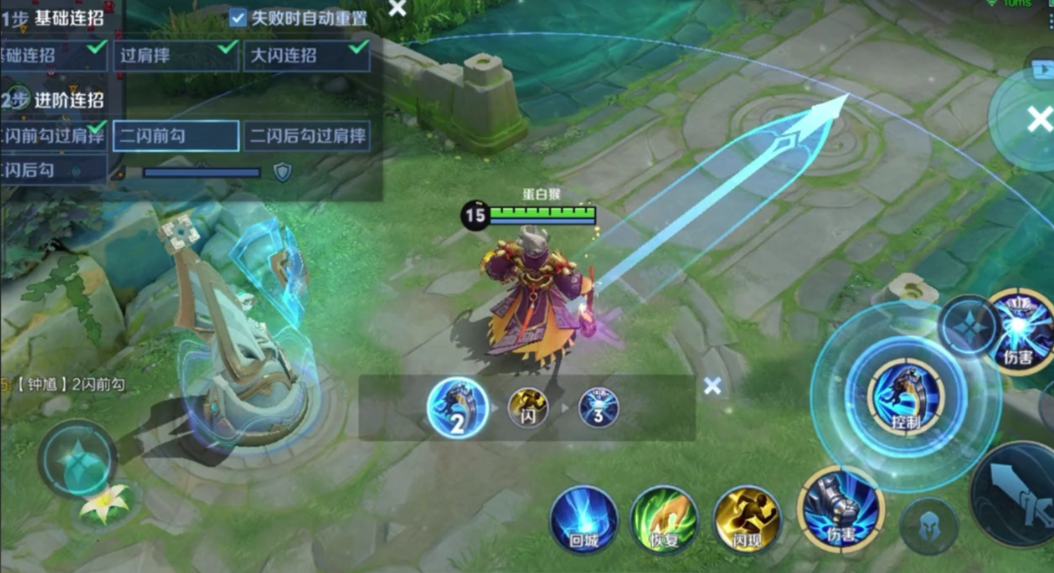Dismiss the combo sequence hint bar
This screenshot has width=1054, height=573.
point(712,385)
